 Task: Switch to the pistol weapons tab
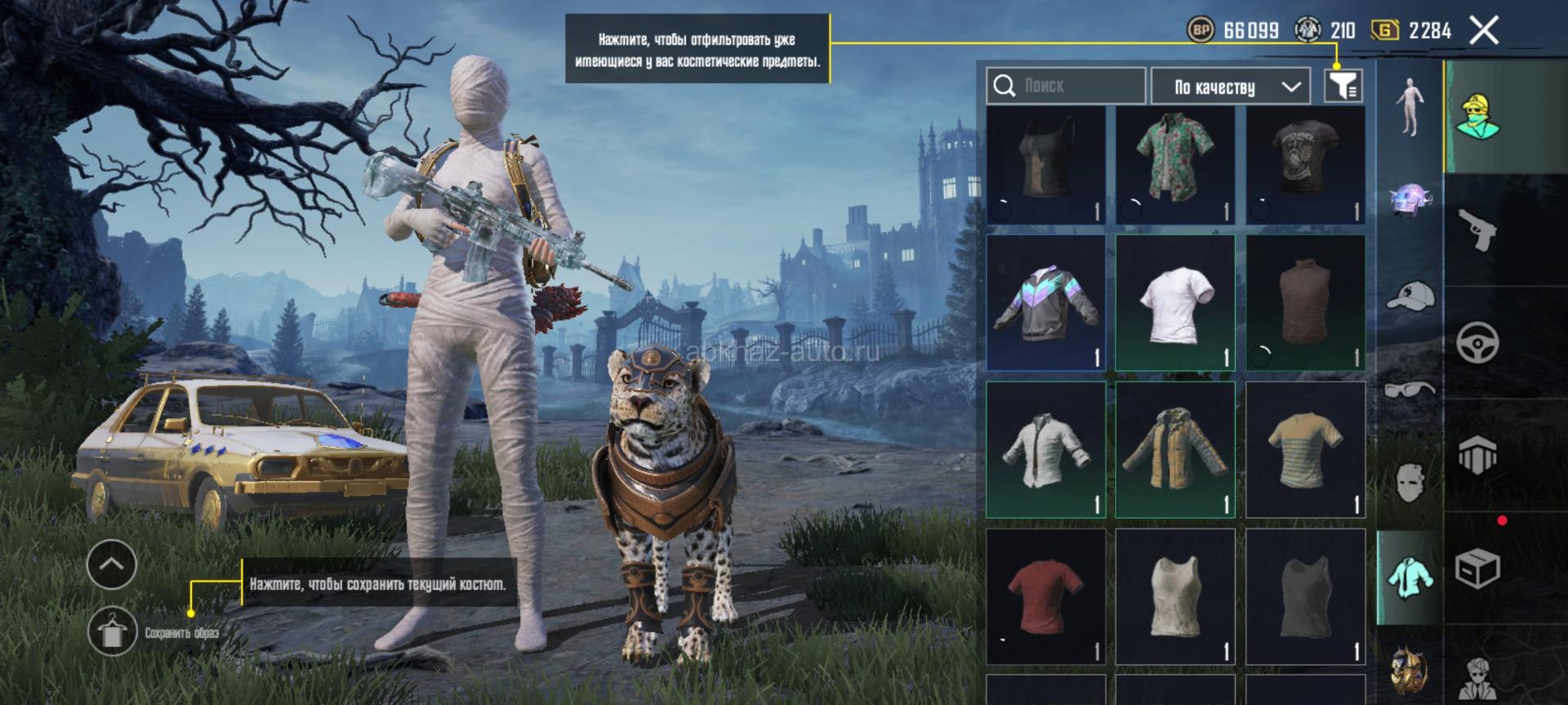tap(1477, 230)
